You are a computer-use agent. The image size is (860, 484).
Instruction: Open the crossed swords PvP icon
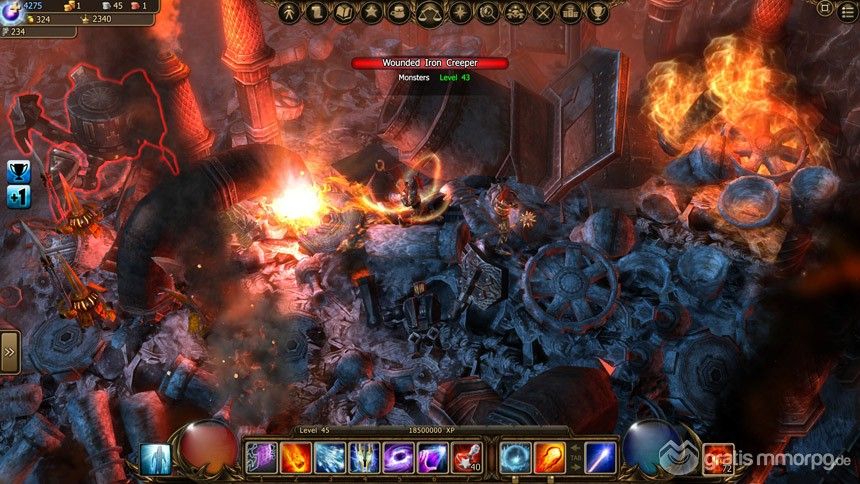click(x=543, y=12)
